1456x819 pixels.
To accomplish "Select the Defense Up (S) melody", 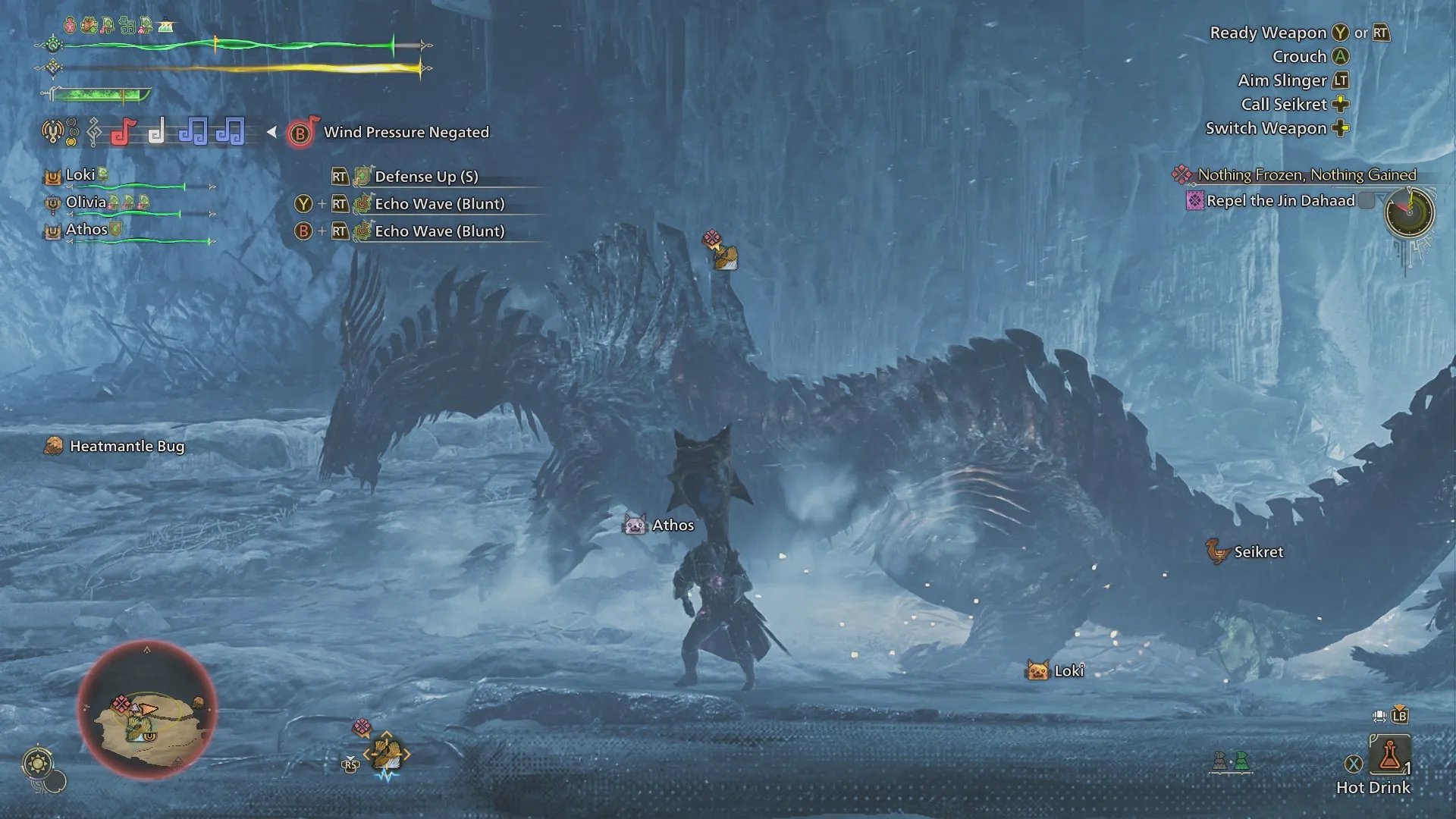I will tap(426, 177).
